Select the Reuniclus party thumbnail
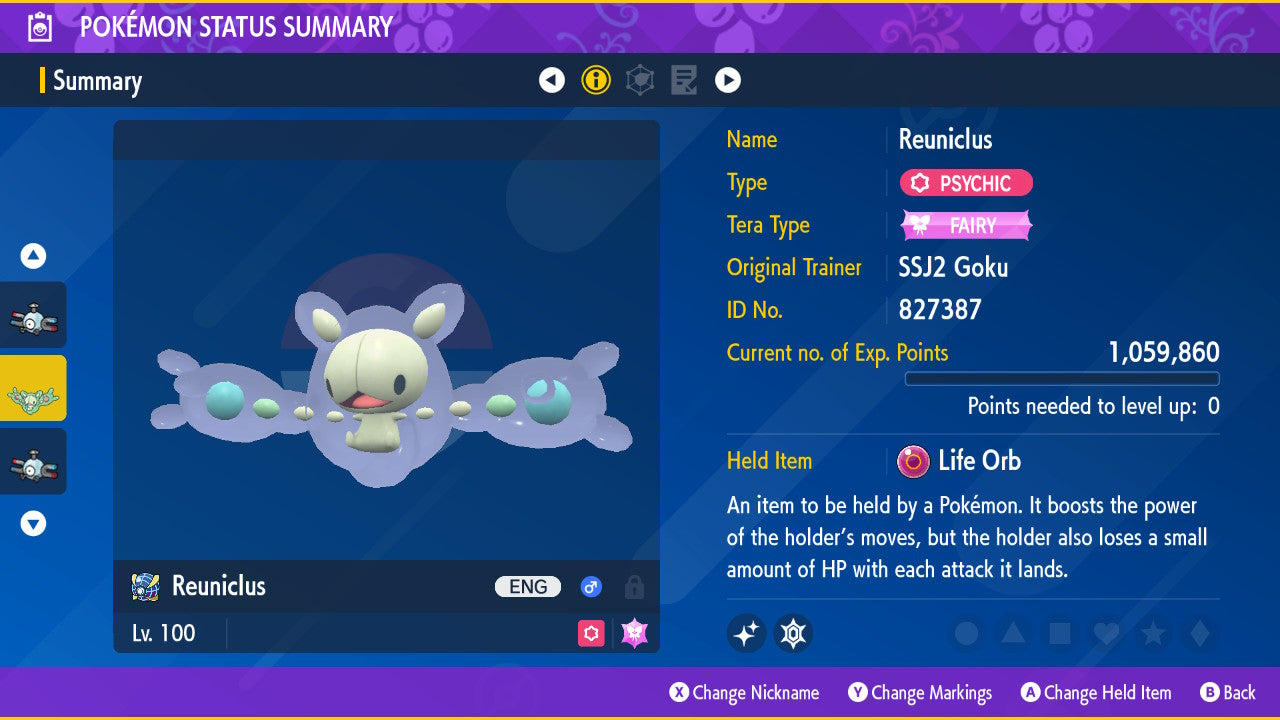Image resolution: width=1280 pixels, height=720 pixels. [33, 388]
